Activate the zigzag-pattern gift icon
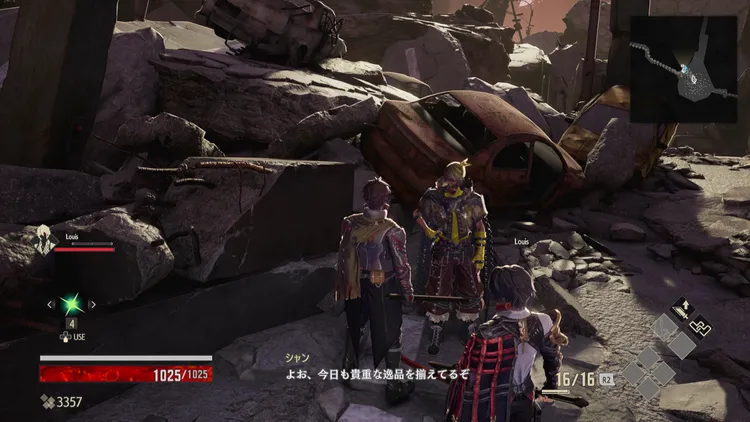 point(703,325)
